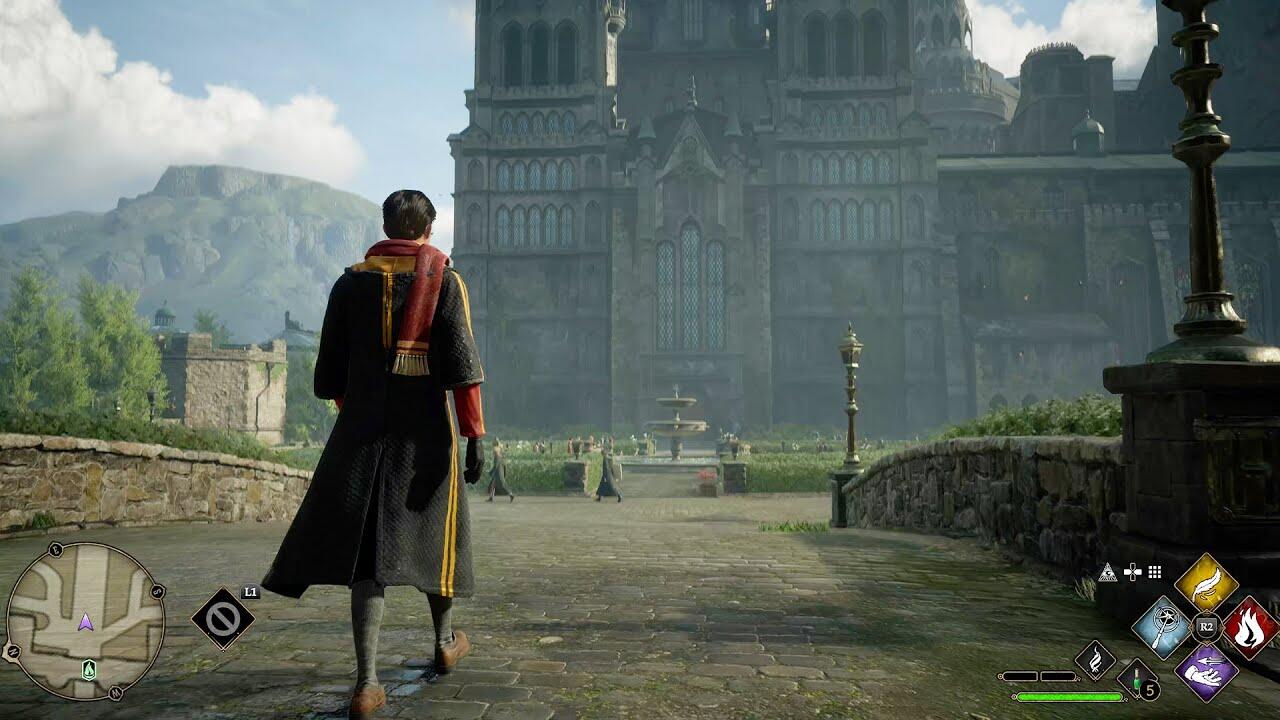The image size is (1280, 720).
Task: Click the eye-in-triangle Revelio icon
Action: [x=1107, y=572]
